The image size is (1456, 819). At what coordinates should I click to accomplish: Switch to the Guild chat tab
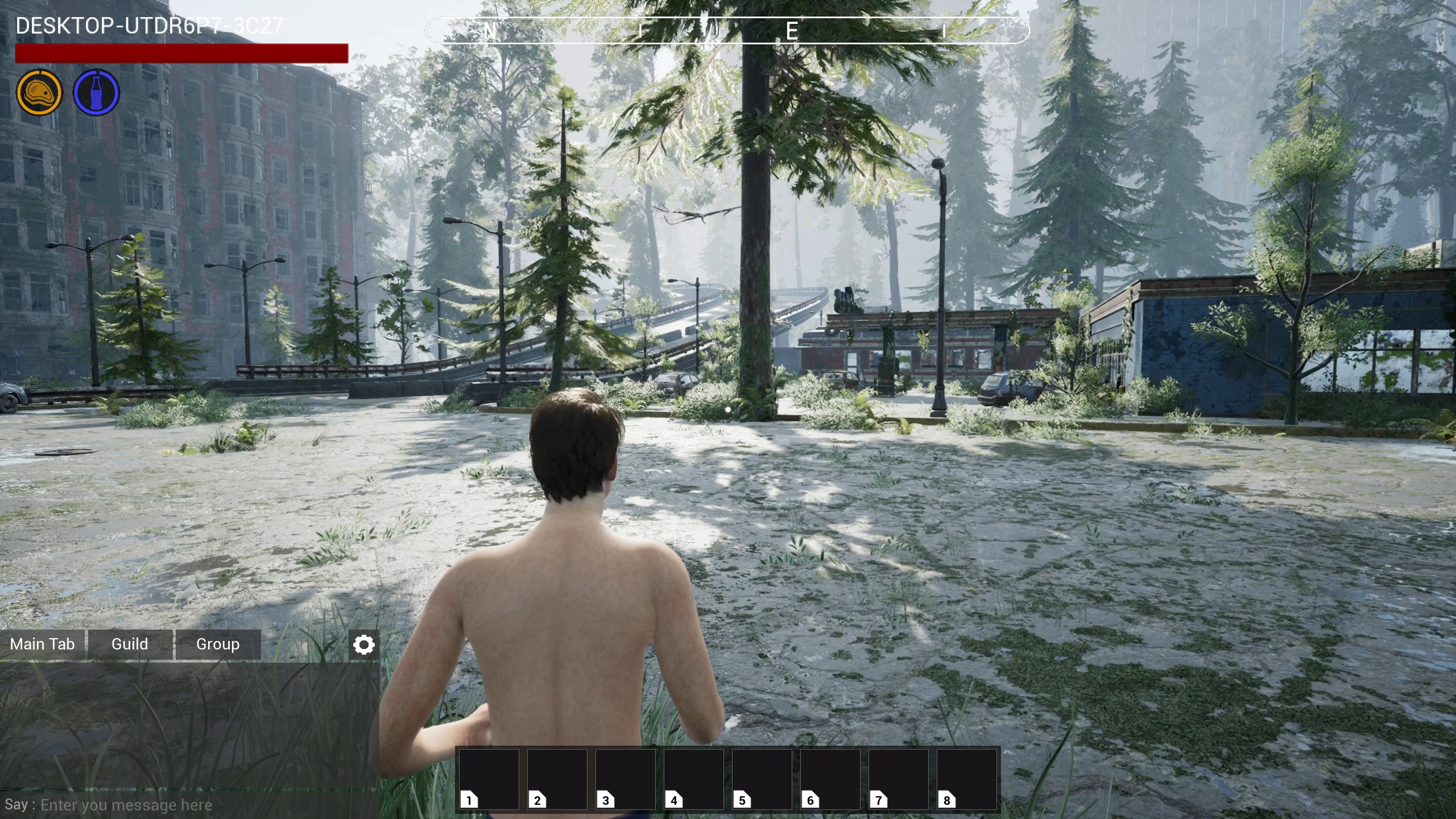(x=130, y=644)
